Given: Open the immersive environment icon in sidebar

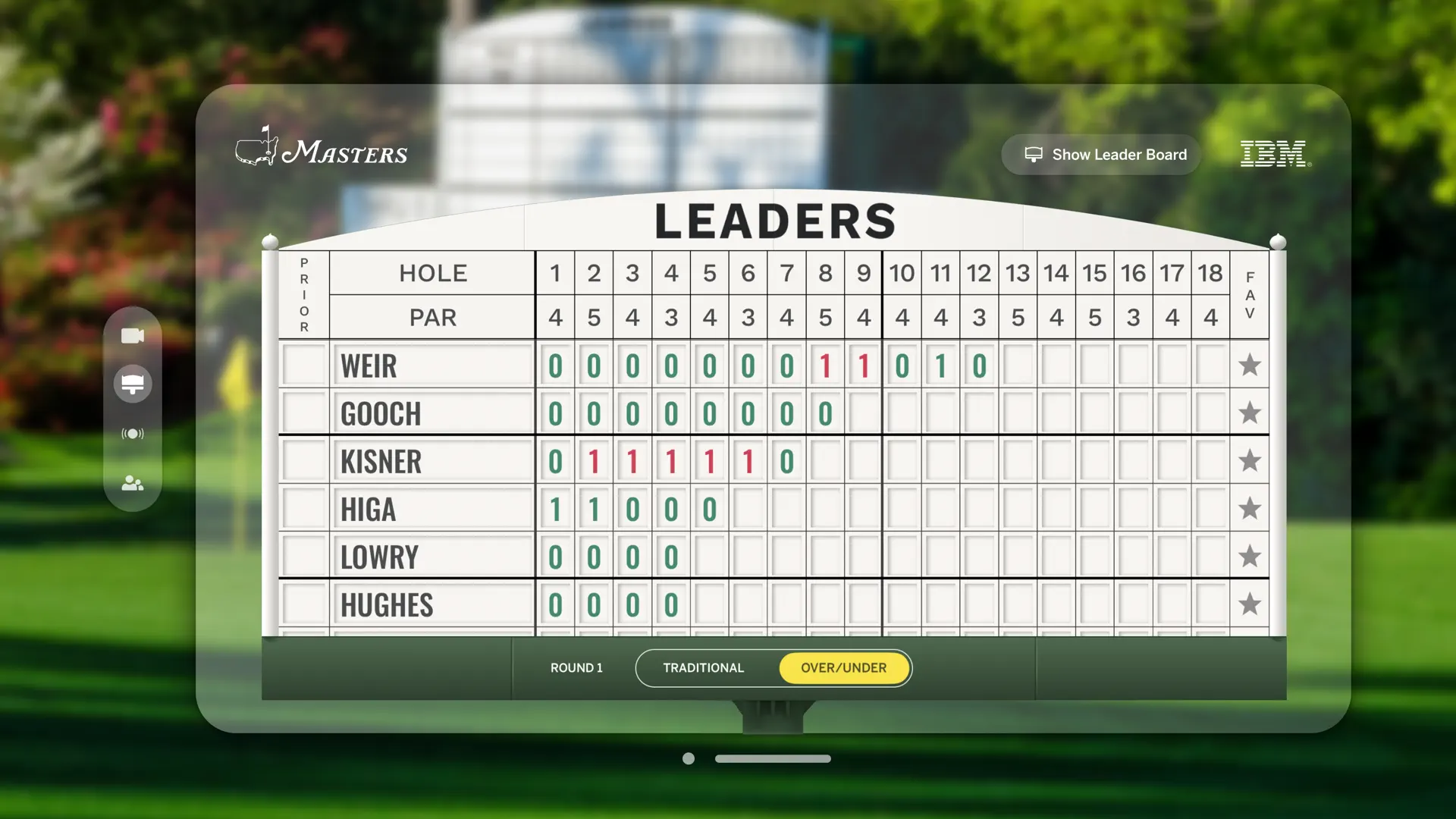Looking at the screenshot, I should click(133, 384).
